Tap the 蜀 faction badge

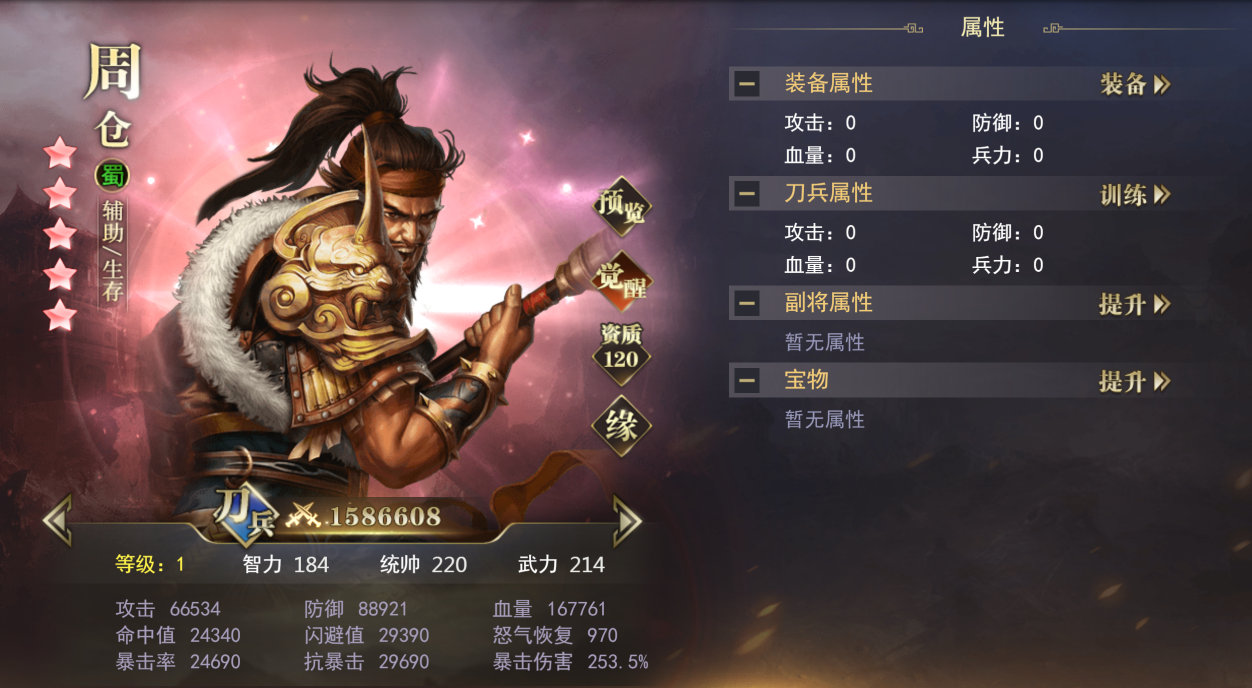(111, 176)
